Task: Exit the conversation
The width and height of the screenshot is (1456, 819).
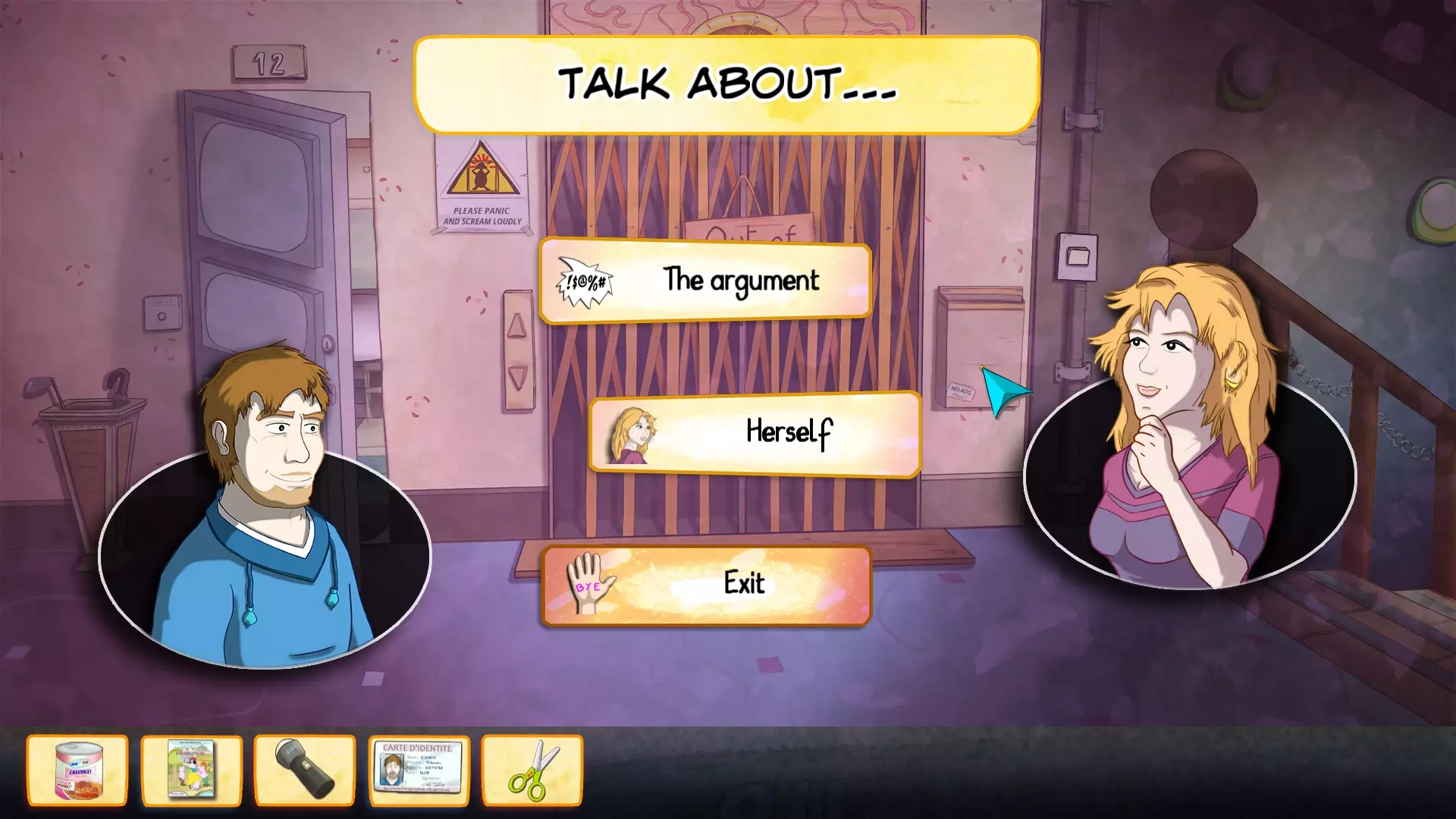Action: click(707, 585)
